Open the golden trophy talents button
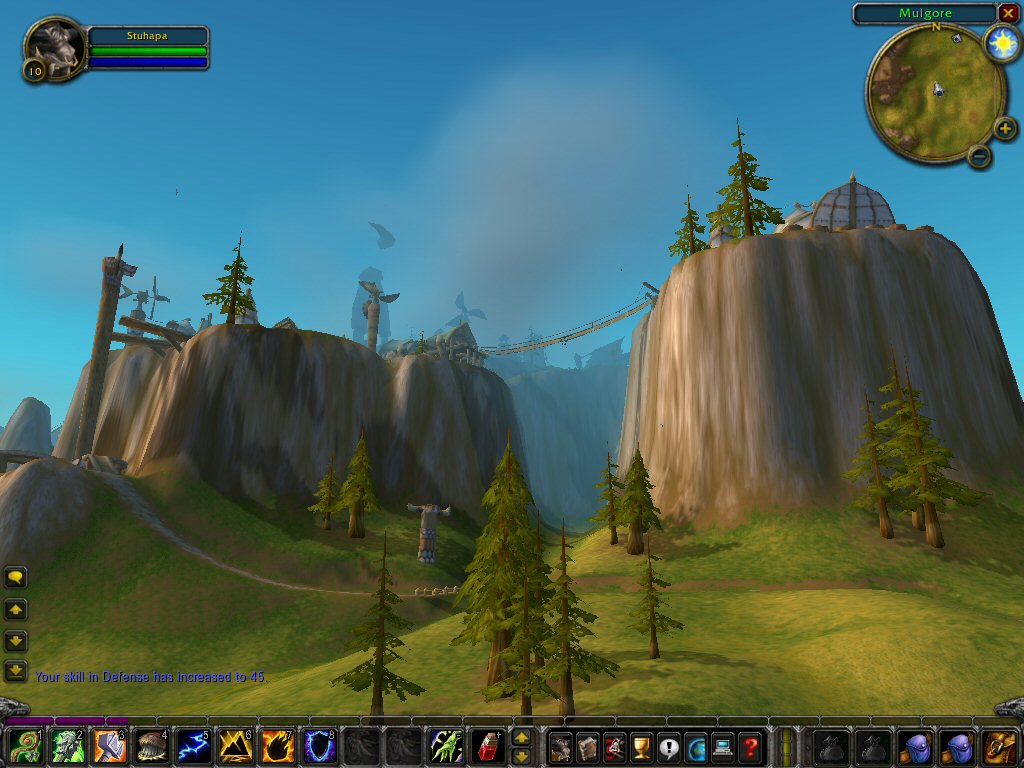Screen dimensions: 1024x768 click(642, 746)
